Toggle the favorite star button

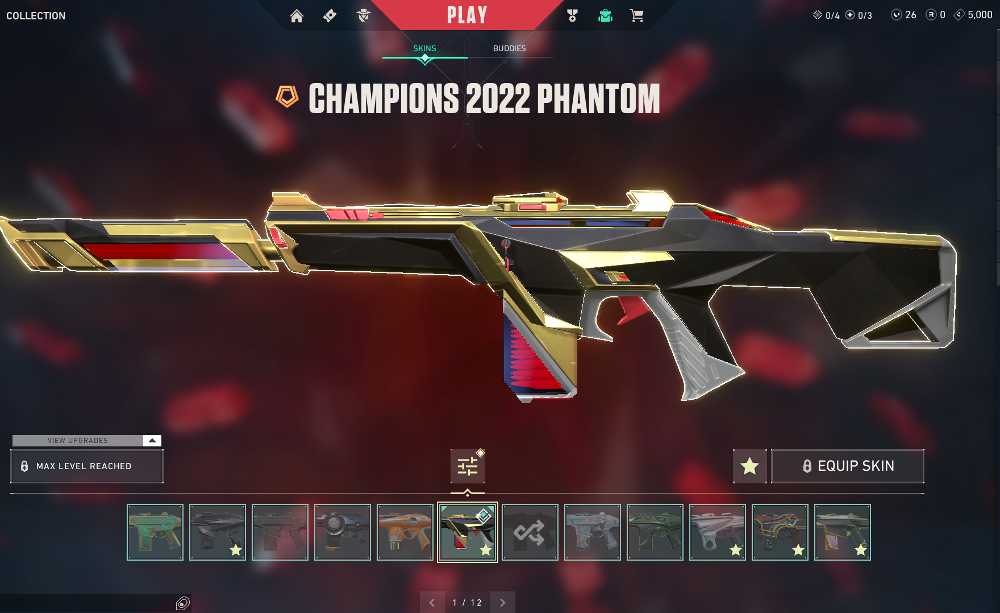pyautogui.click(x=750, y=466)
